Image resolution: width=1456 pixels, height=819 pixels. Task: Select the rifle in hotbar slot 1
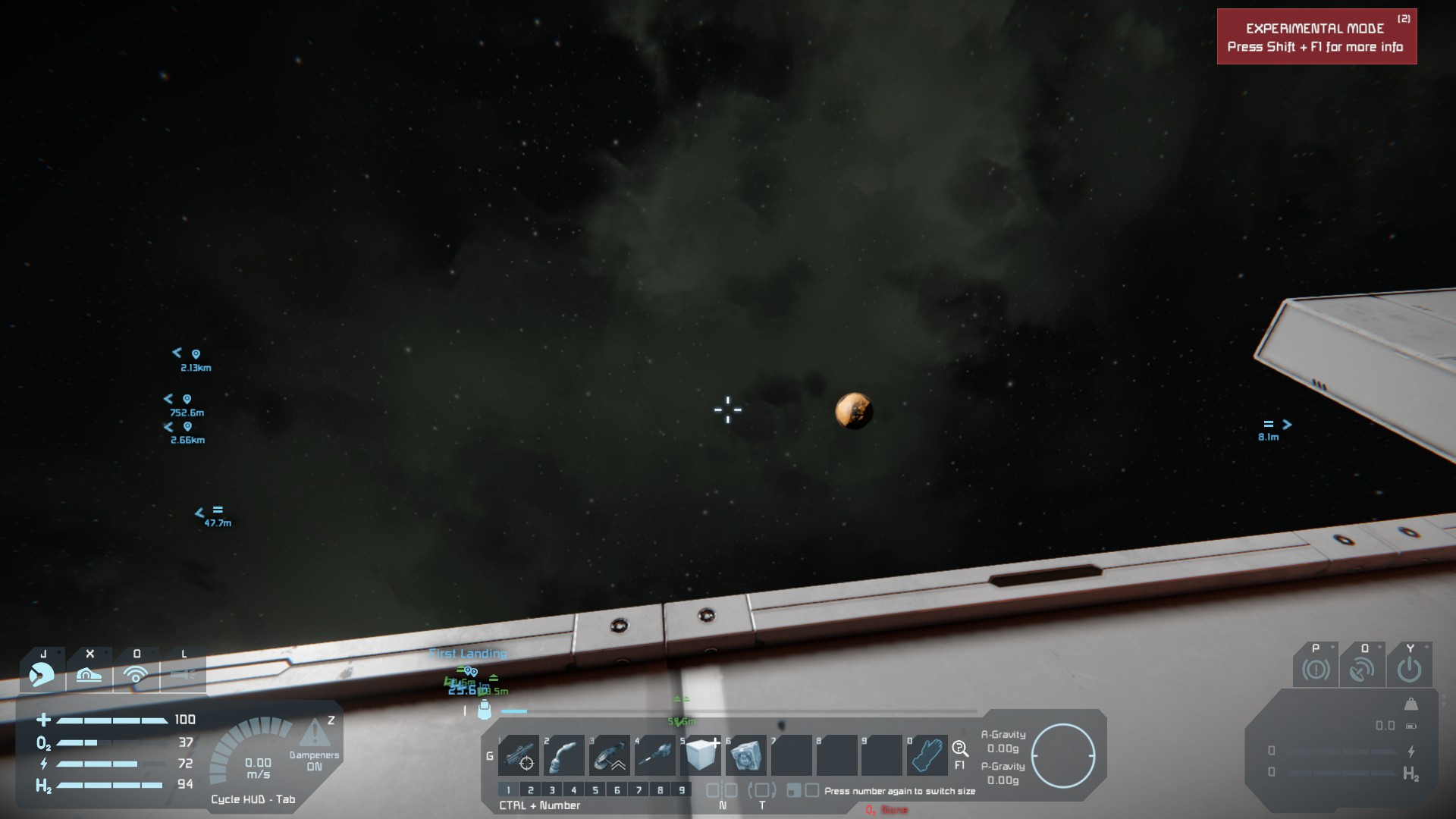[x=519, y=755]
